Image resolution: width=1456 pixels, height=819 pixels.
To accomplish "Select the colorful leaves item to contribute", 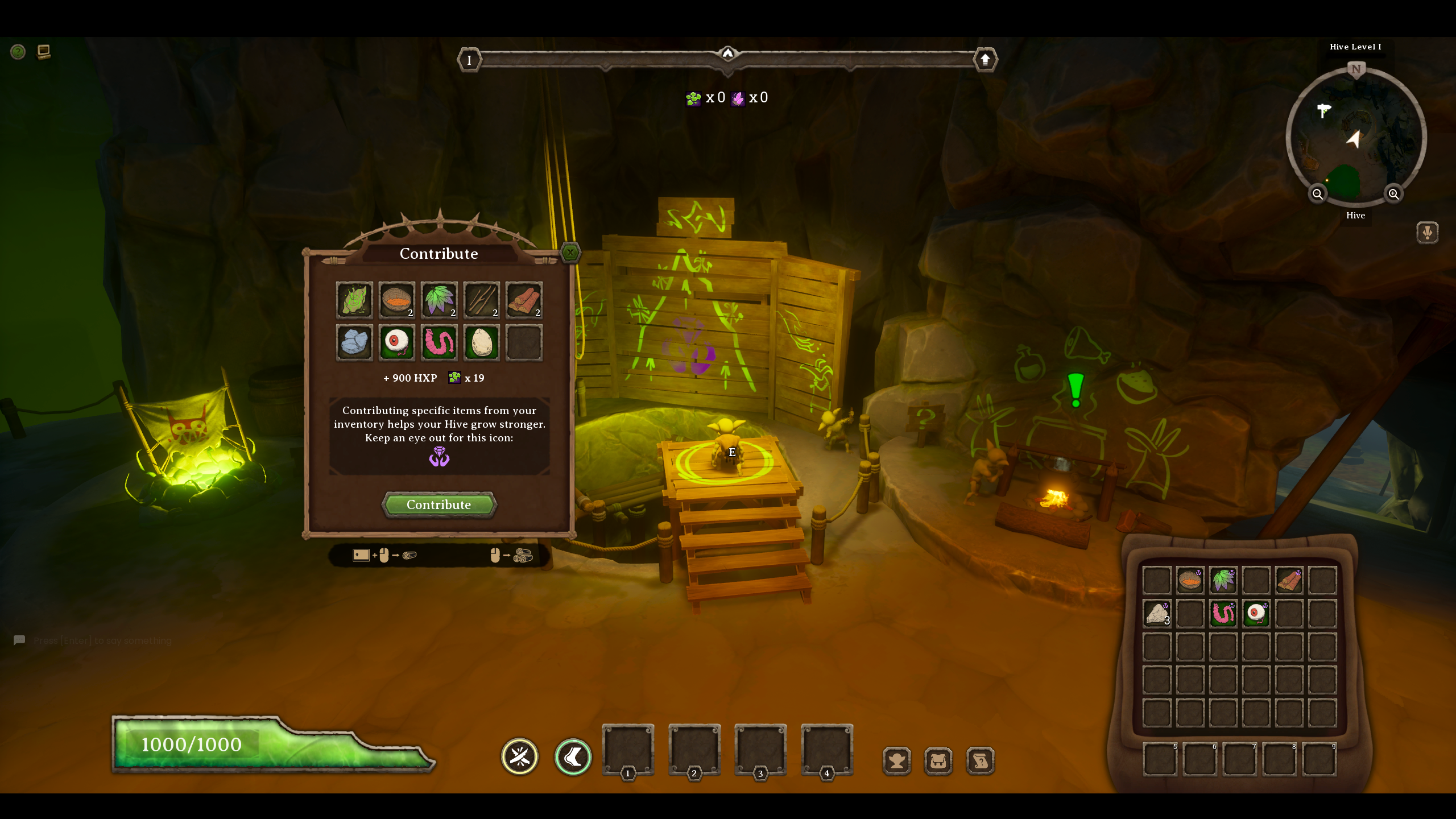I will click(x=440, y=300).
